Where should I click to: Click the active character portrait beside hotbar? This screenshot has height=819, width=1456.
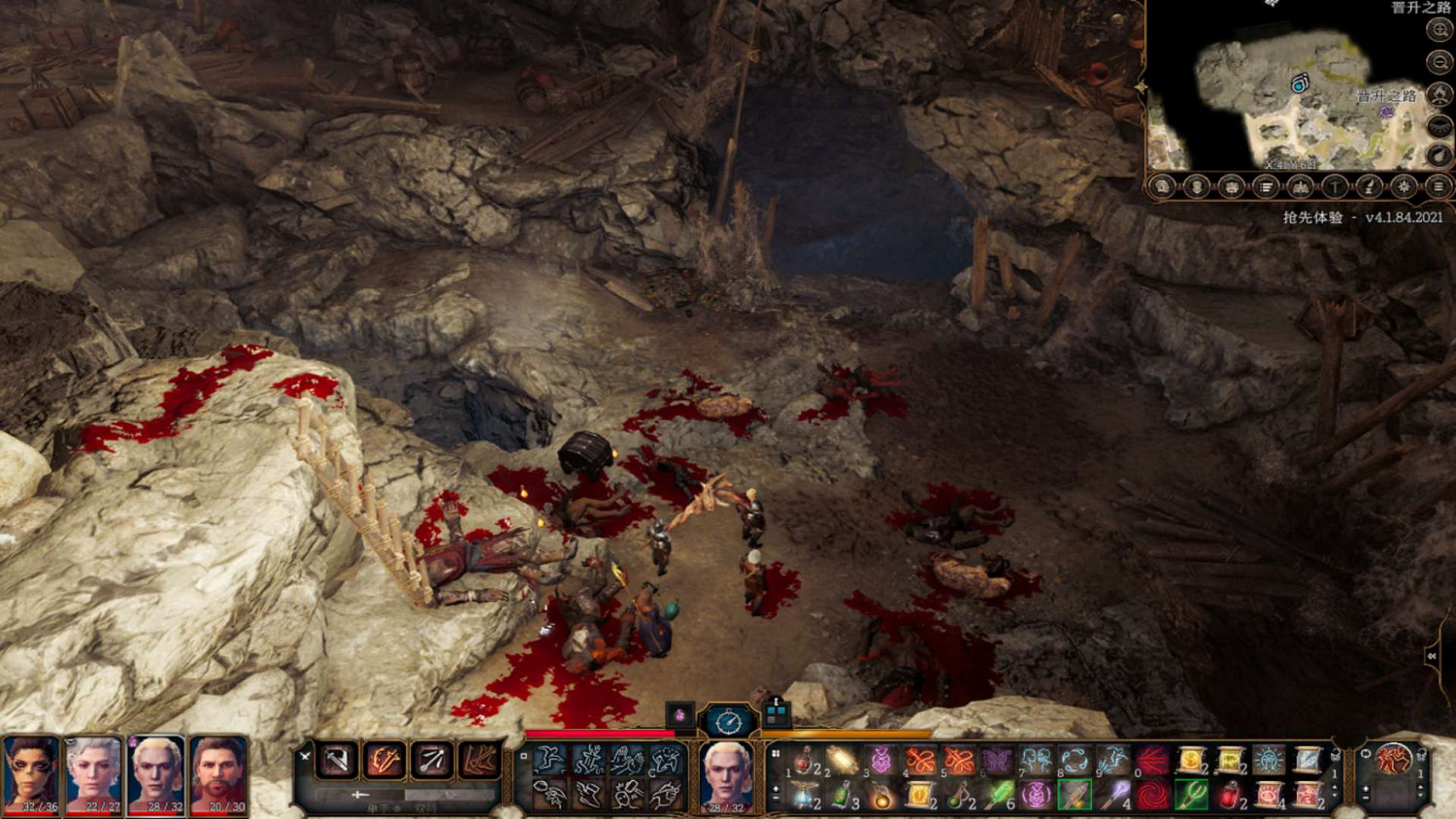point(726,773)
